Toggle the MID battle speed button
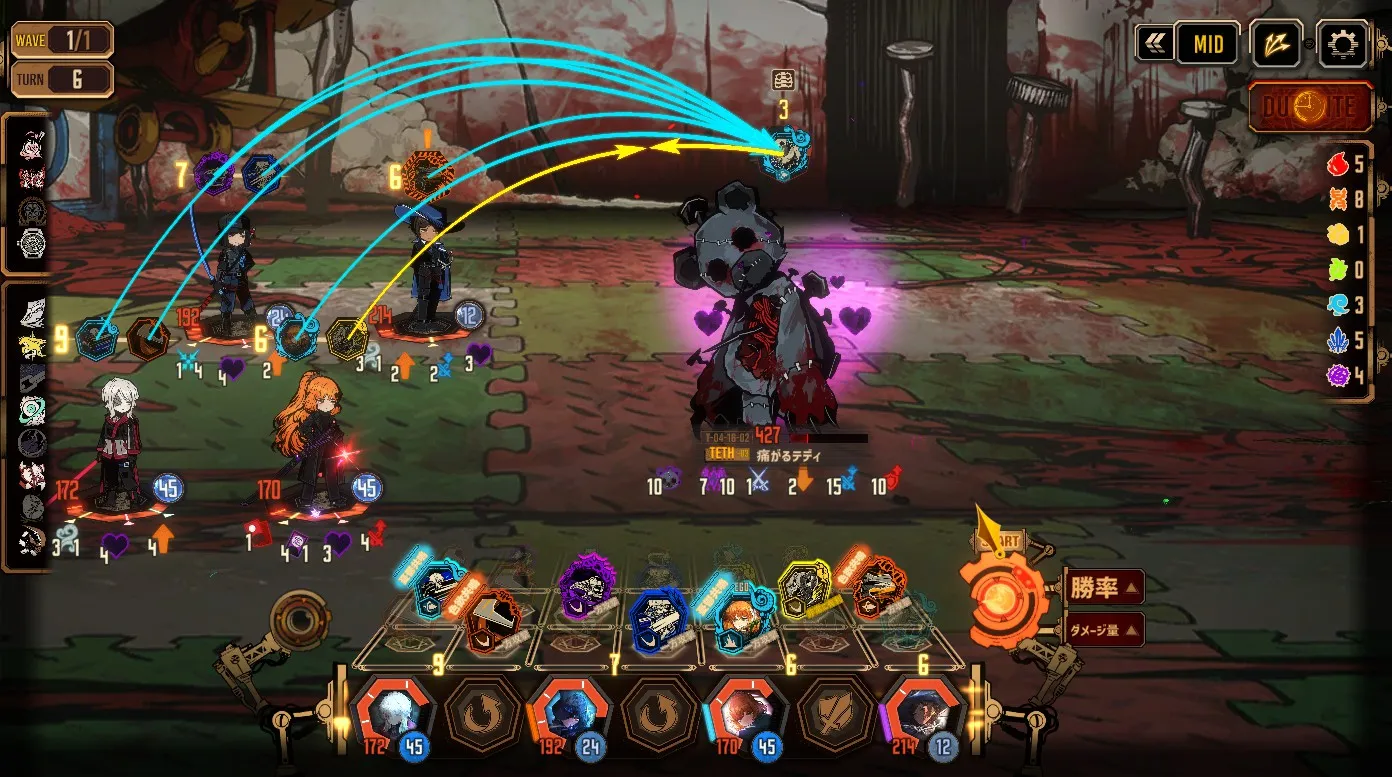The image size is (1392, 777). [x=1207, y=44]
